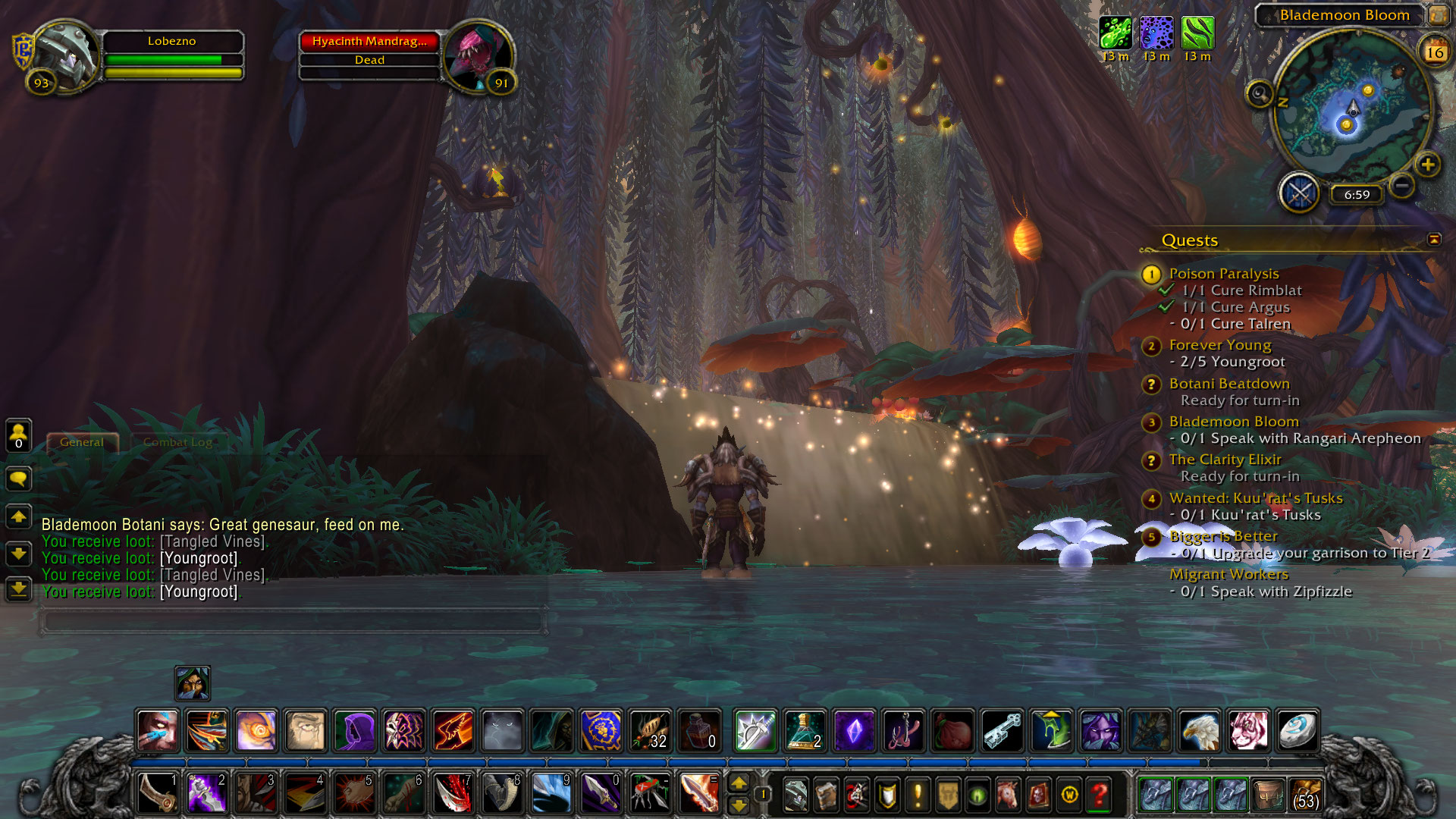Open the minimap tracking magnifying glass
The width and height of the screenshot is (1456, 819).
[1259, 94]
